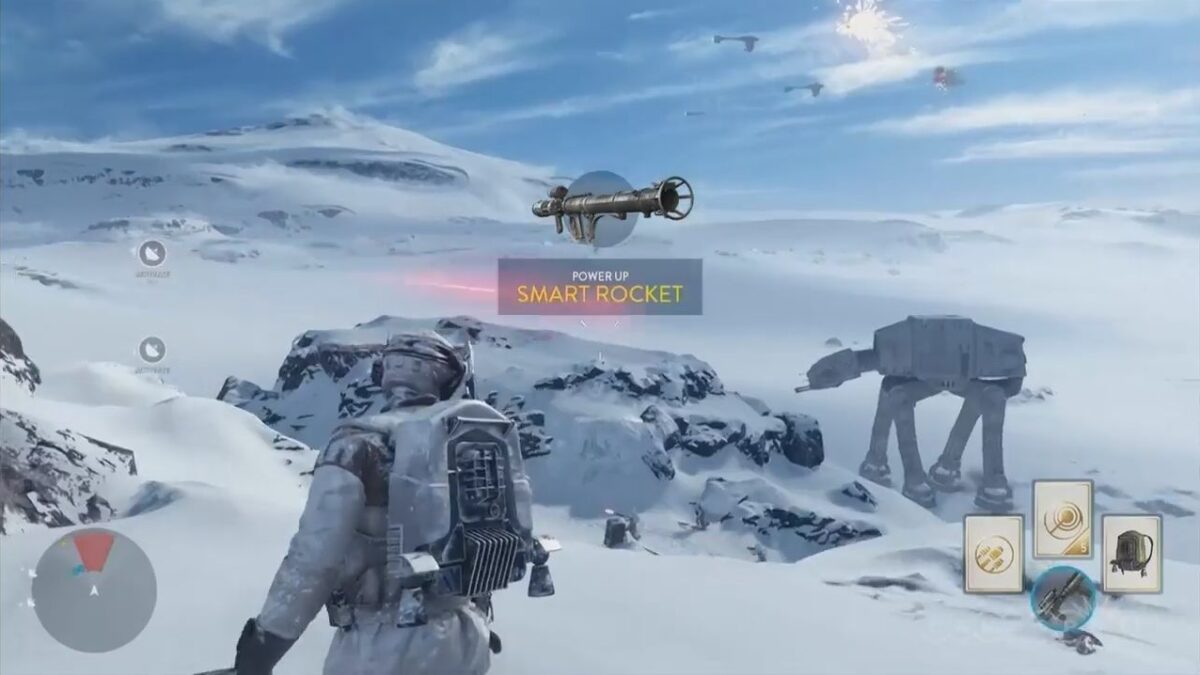Screen dimensions: 1200x675
Task: Select the blaster rifle weapon icon
Action: pyautogui.click(x=1063, y=598)
